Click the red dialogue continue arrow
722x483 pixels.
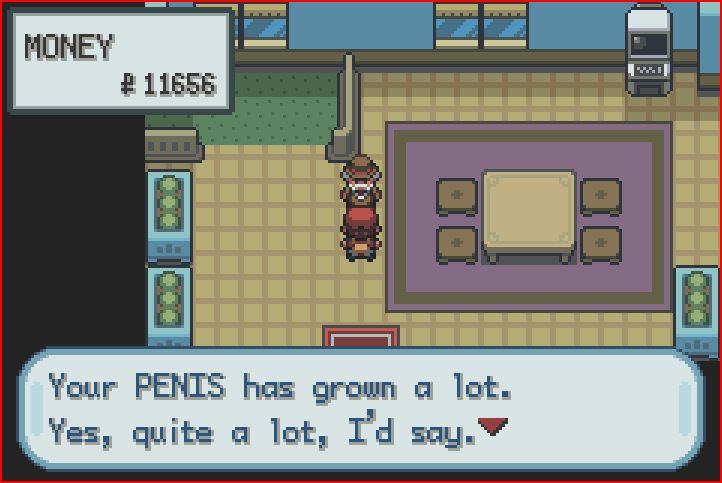pyautogui.click(x=490, y=427)
